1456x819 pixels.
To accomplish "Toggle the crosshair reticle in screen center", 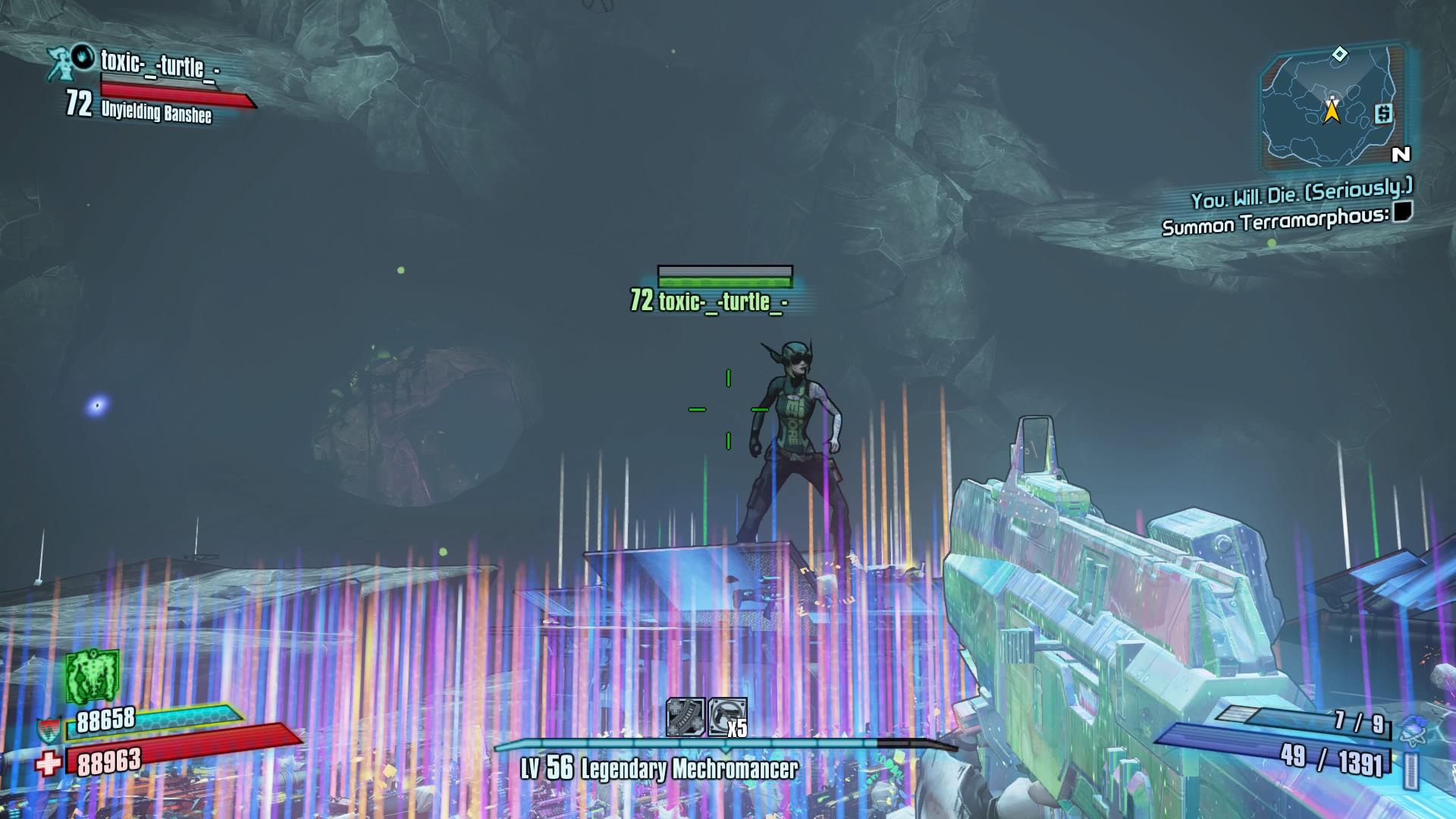I will click(730, 409).
